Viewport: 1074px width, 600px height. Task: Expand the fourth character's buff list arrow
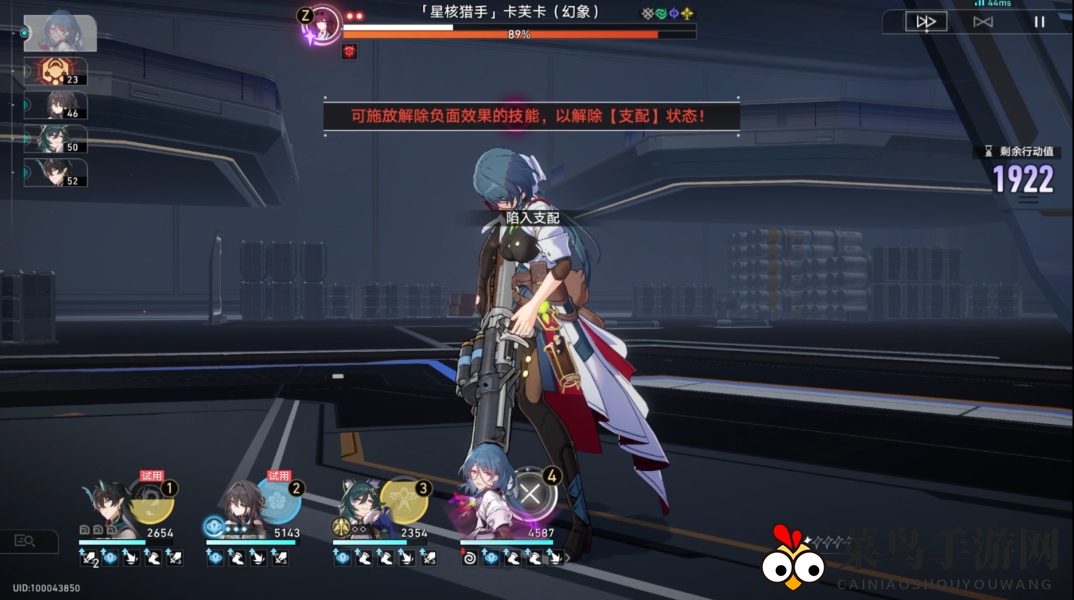(x=567, y=558)
